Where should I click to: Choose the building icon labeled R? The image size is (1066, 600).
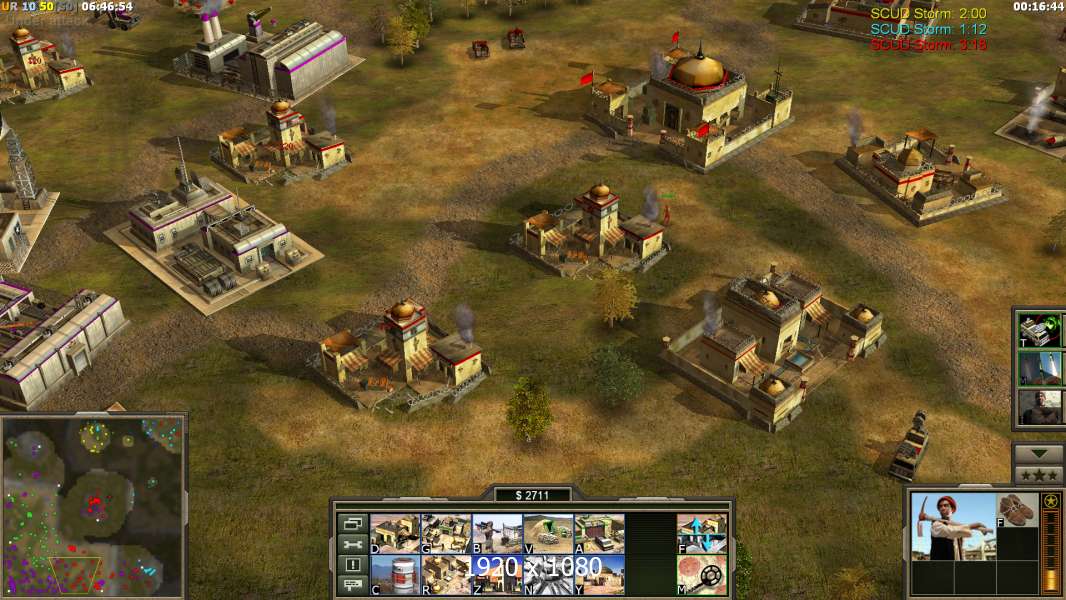pos(446,575)
